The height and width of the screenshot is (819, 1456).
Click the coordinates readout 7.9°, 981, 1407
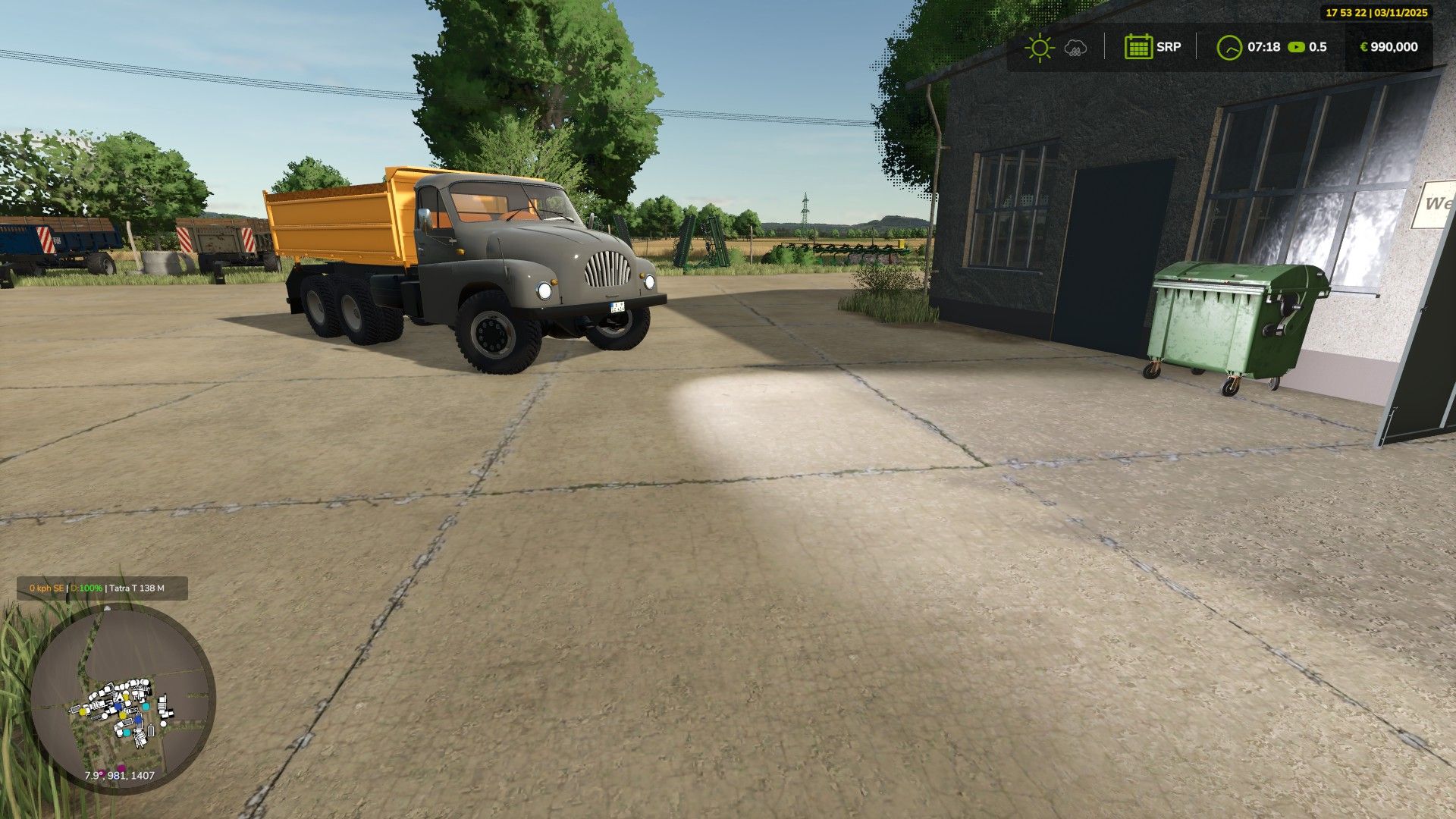(x=120, y=775)
